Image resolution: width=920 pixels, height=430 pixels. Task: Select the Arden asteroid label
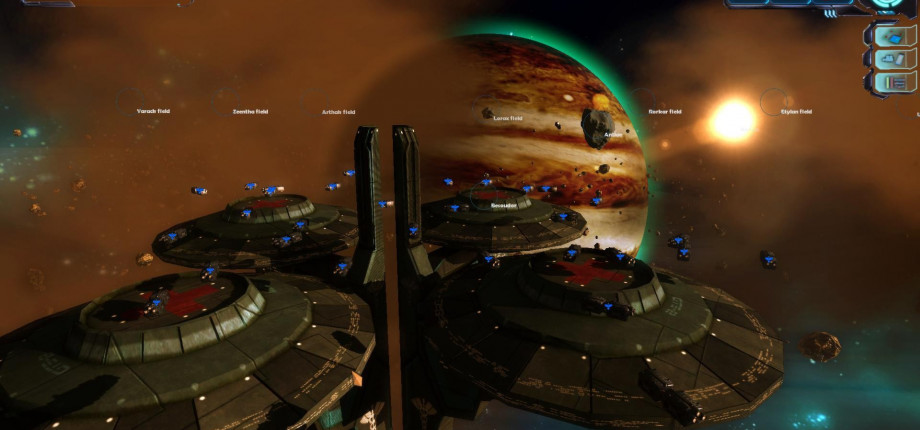tap(613, 134)
